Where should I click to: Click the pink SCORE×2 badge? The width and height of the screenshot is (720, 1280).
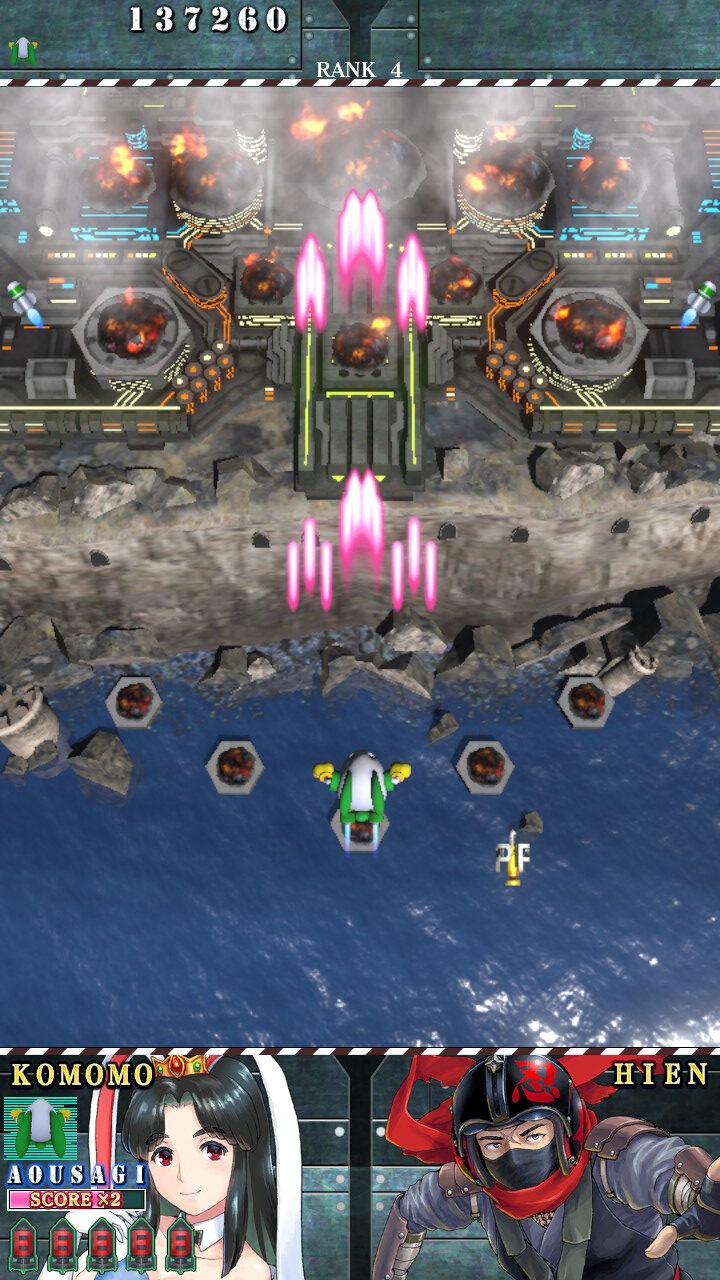pos(76,1199)
